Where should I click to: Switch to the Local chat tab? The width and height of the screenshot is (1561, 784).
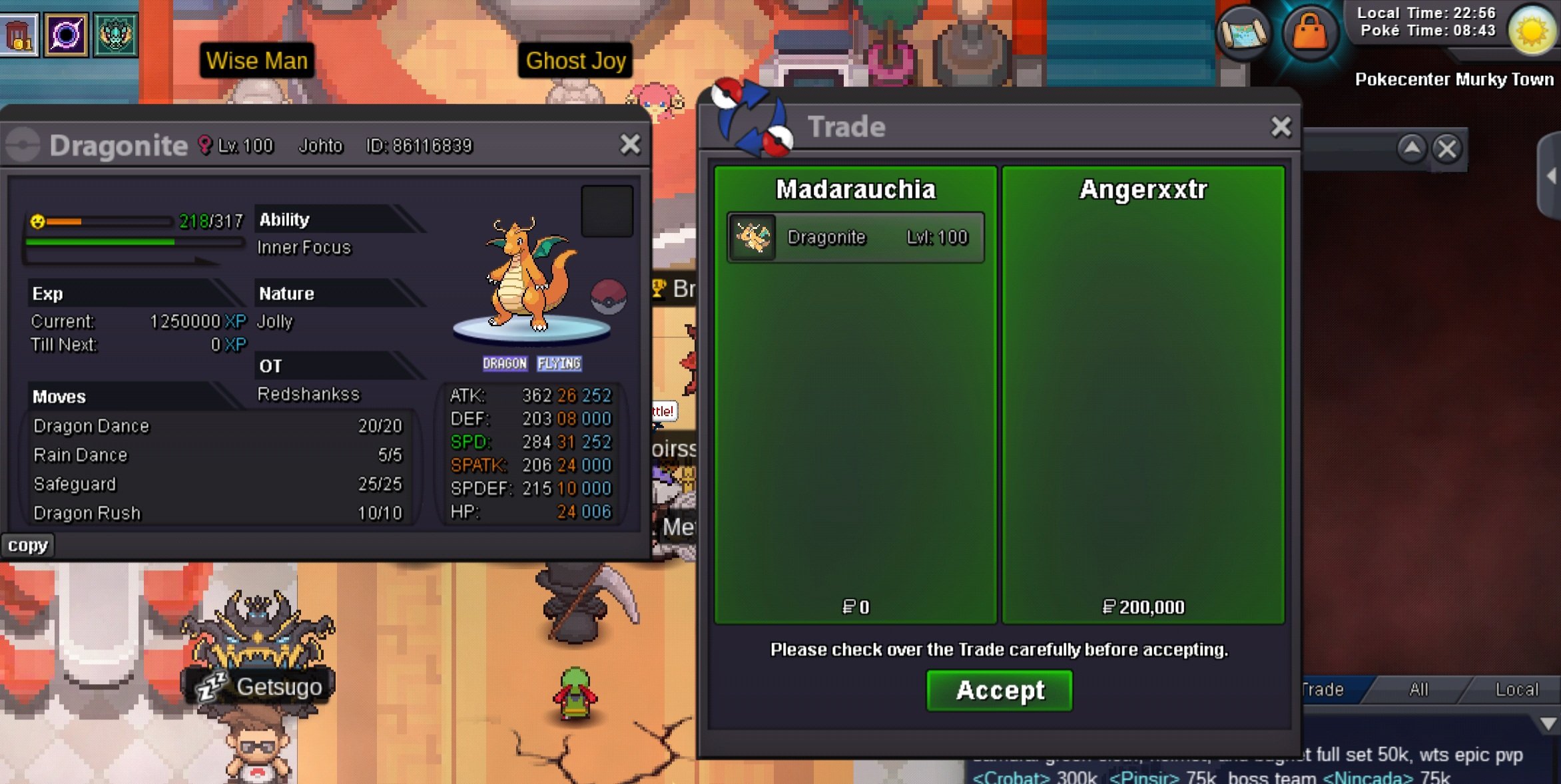click(1516, 689)
